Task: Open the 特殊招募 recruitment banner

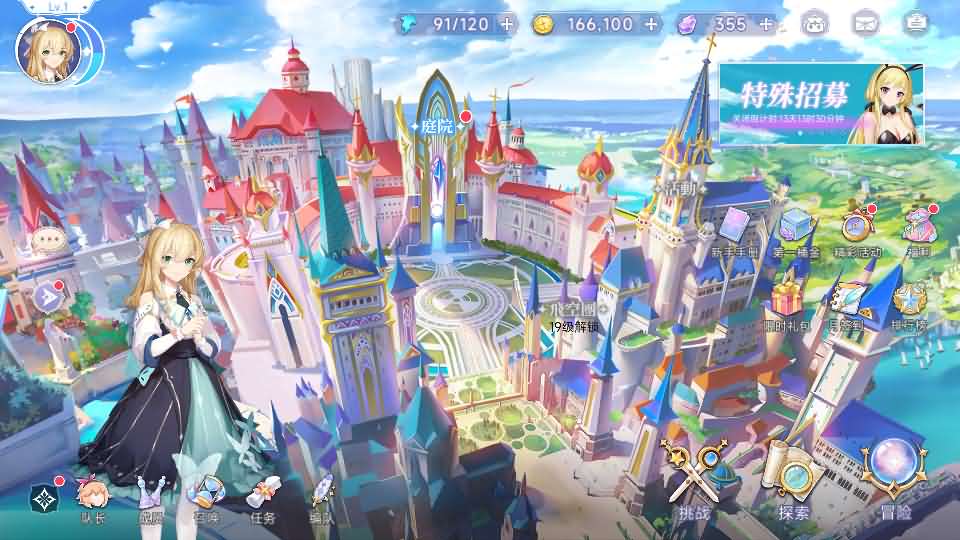Action: pyautogui.click(x=820, y=104)
